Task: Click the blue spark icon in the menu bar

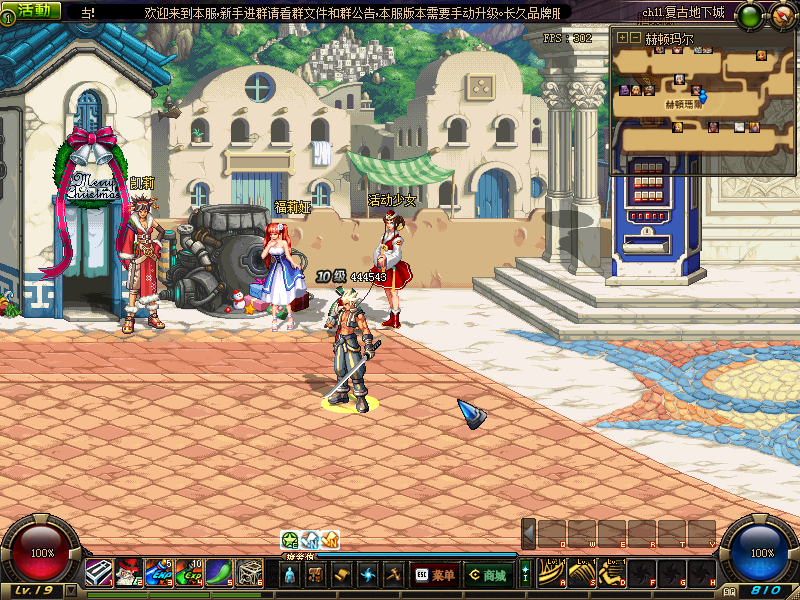Action: point(368,575)
